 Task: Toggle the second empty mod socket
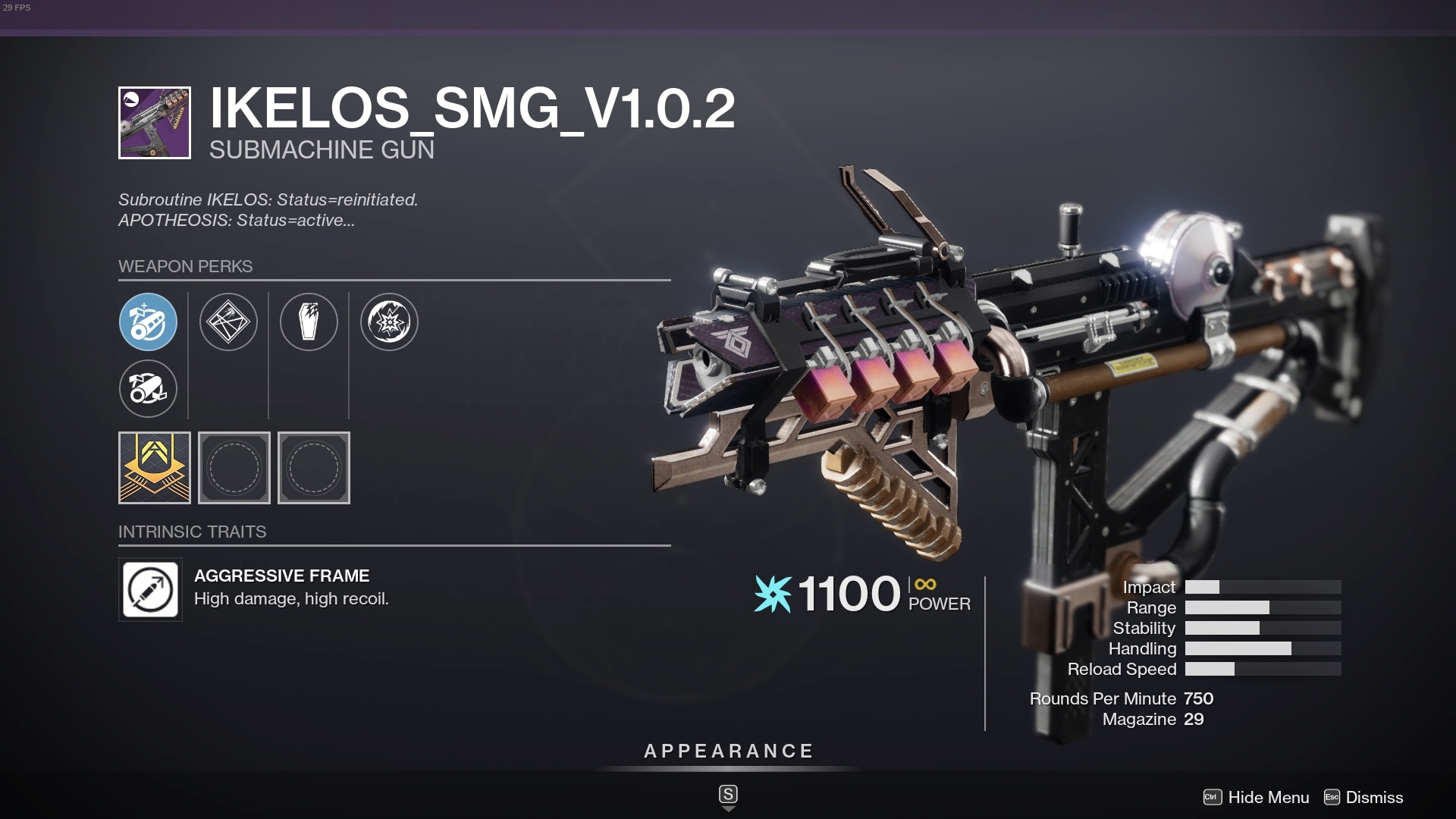313,468
